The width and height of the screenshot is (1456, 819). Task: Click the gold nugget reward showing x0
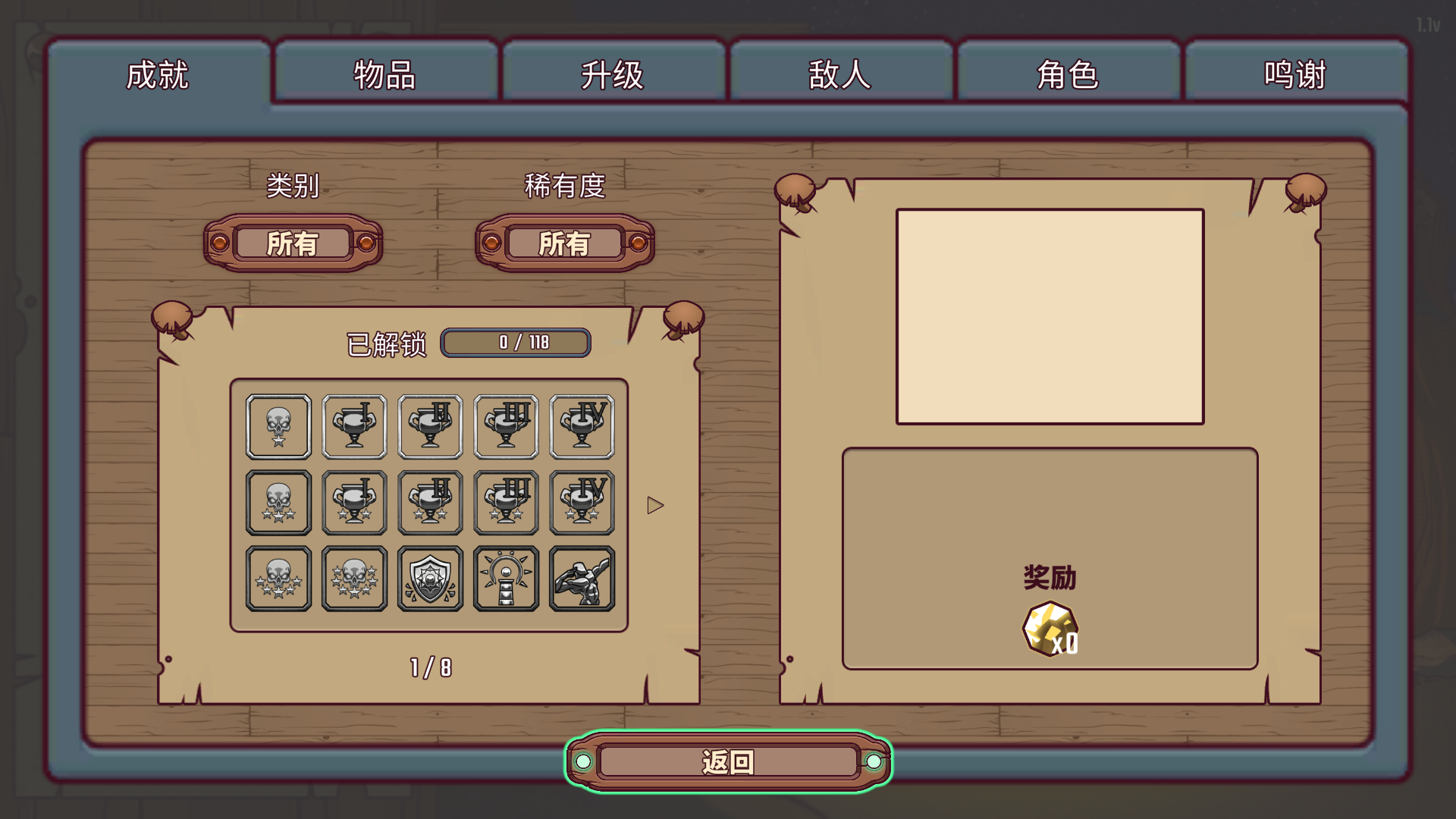pyautogui.click(x=1050, y=628)
